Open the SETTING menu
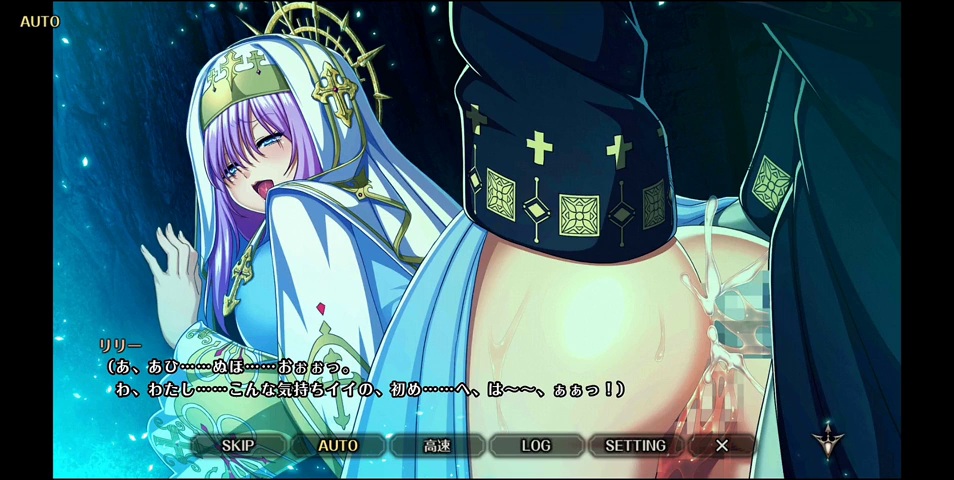Image resolution: width=954 pixels, height=480 pixels. 635,446
